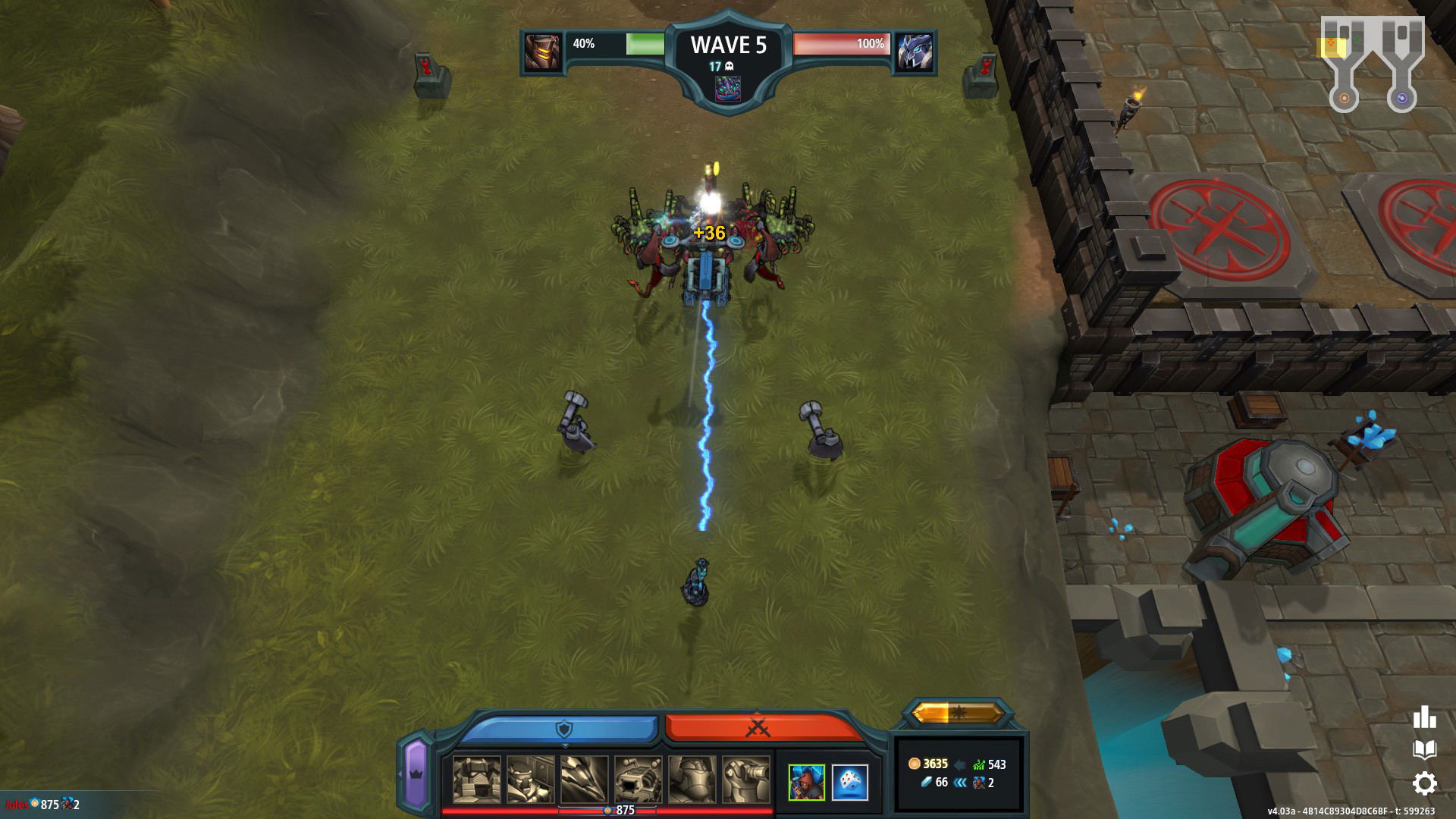Open the book guide icon
1456x819 pixels.
tap(1424, 750)
